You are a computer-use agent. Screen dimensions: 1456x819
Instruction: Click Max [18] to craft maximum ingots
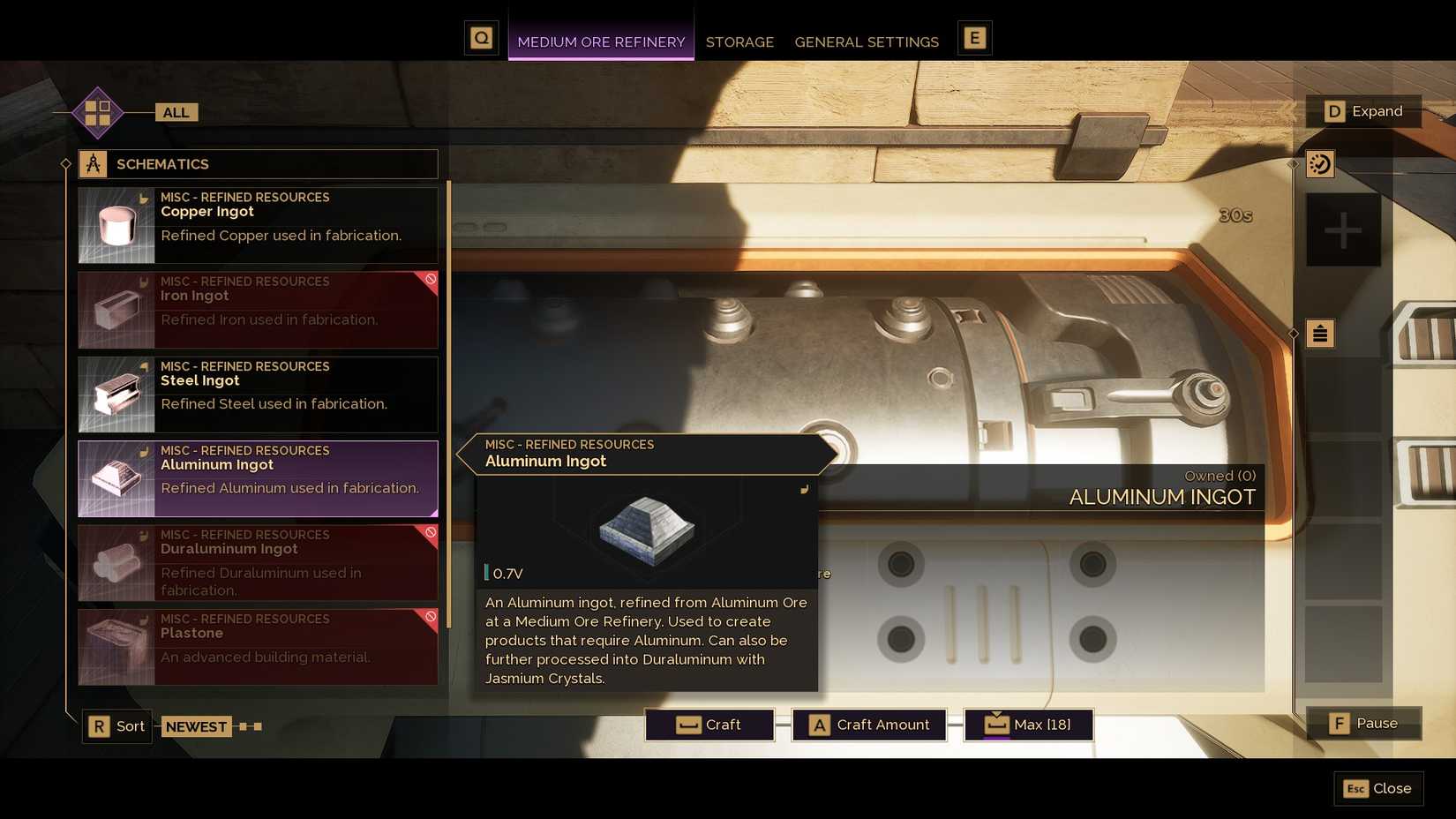tap(1027, 724)
